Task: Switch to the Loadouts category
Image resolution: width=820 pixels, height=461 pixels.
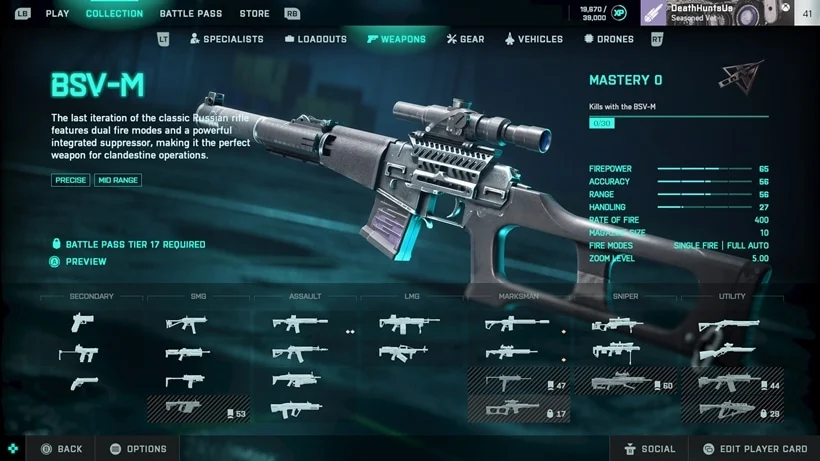Action: pyautogui.click(x=316, y=39)
